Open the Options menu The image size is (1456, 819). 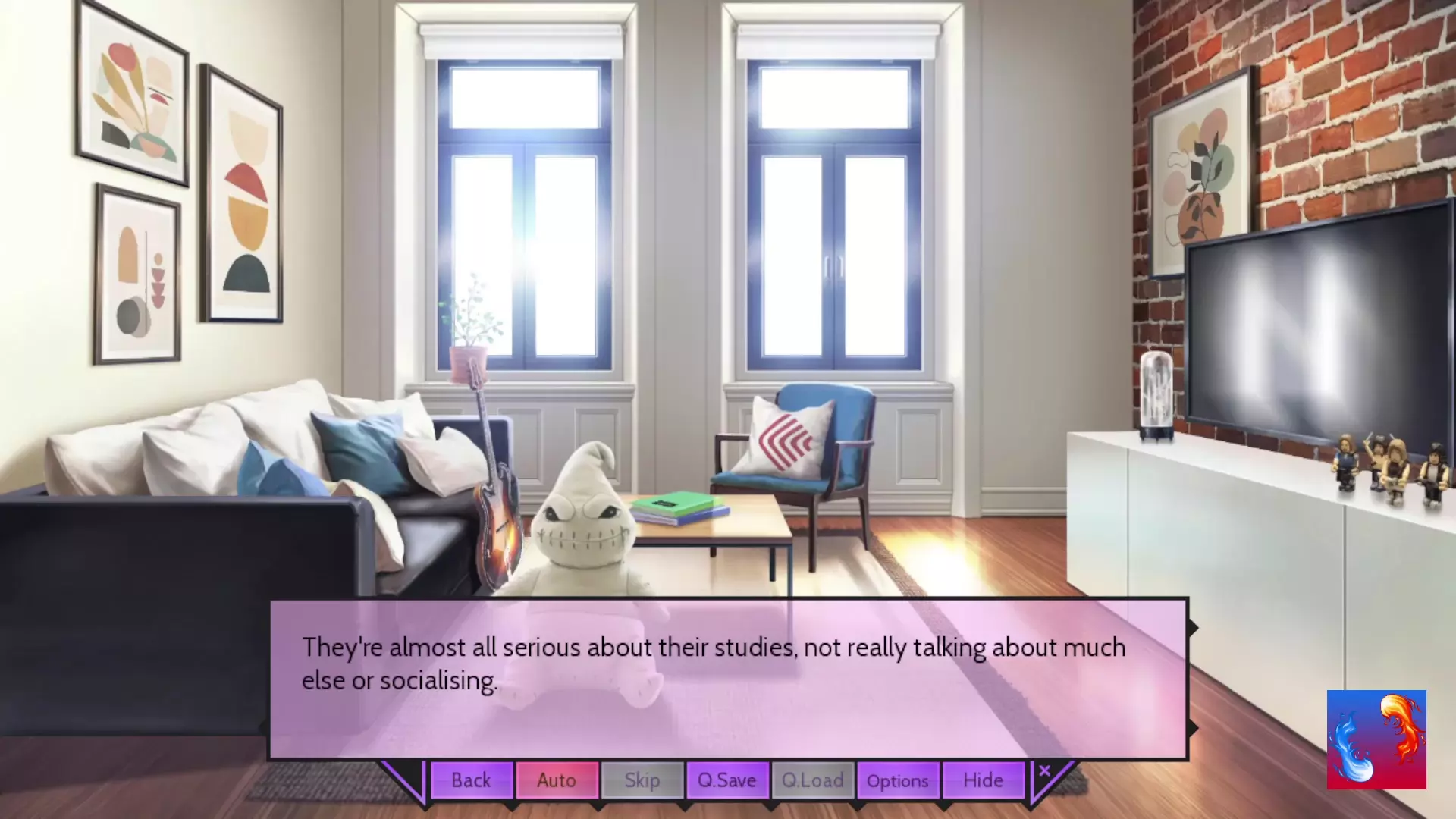click(897, 780)
